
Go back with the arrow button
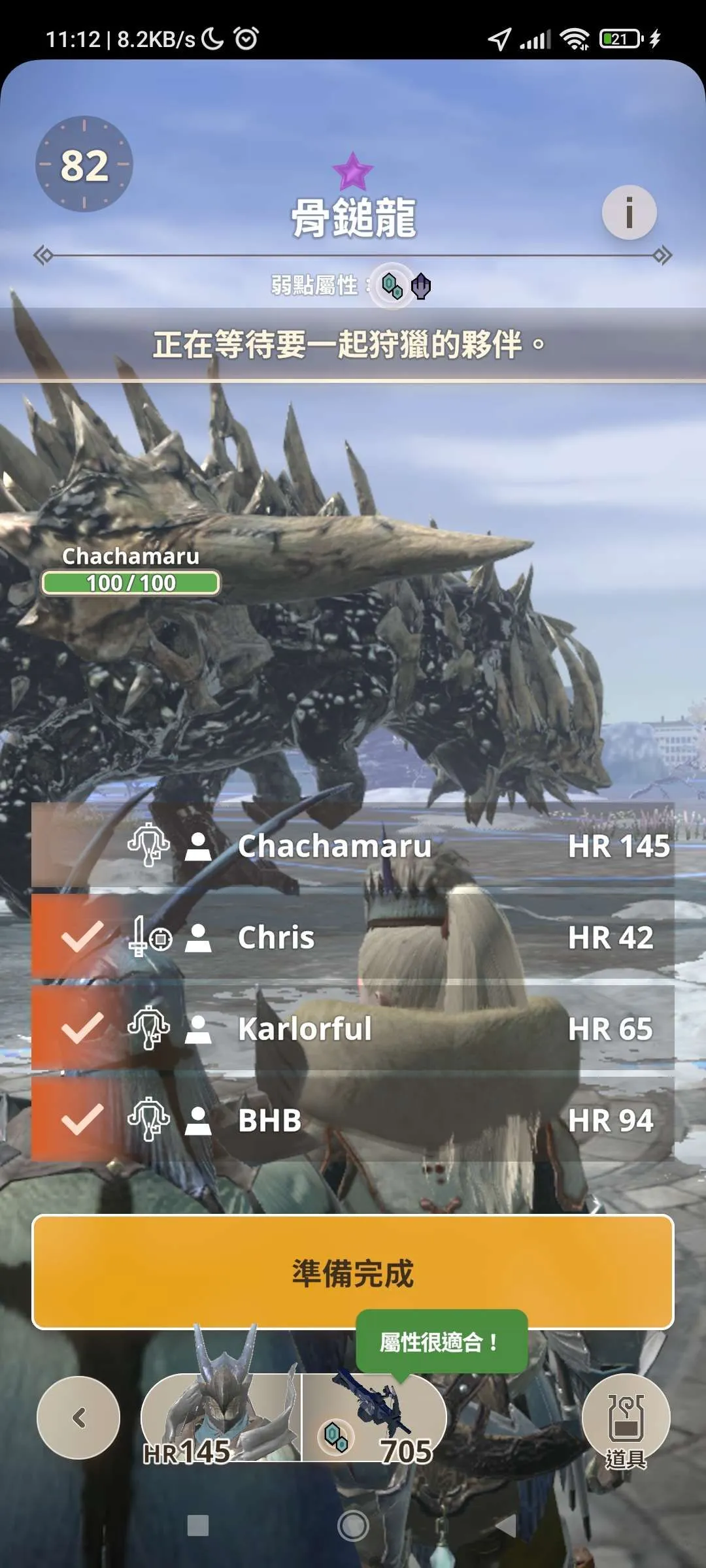[x=78, y=1418]
